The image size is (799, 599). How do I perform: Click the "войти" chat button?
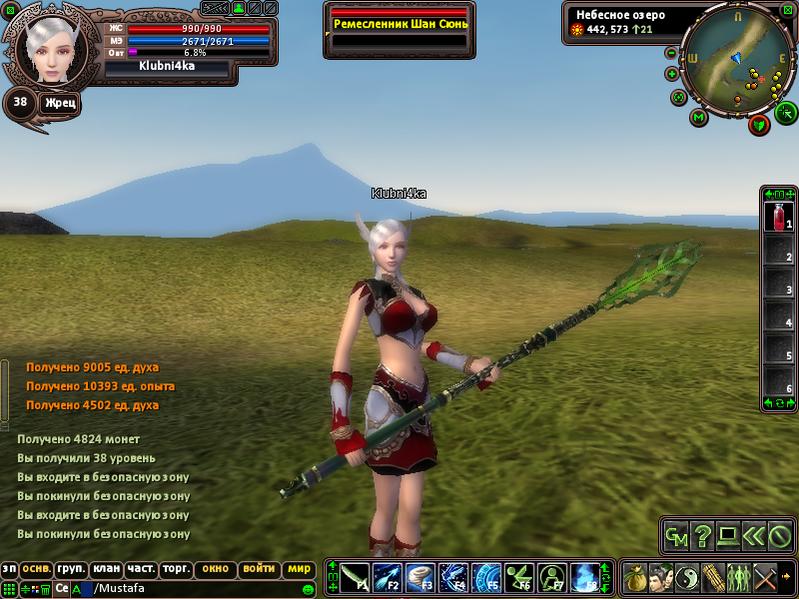[259, 568]
